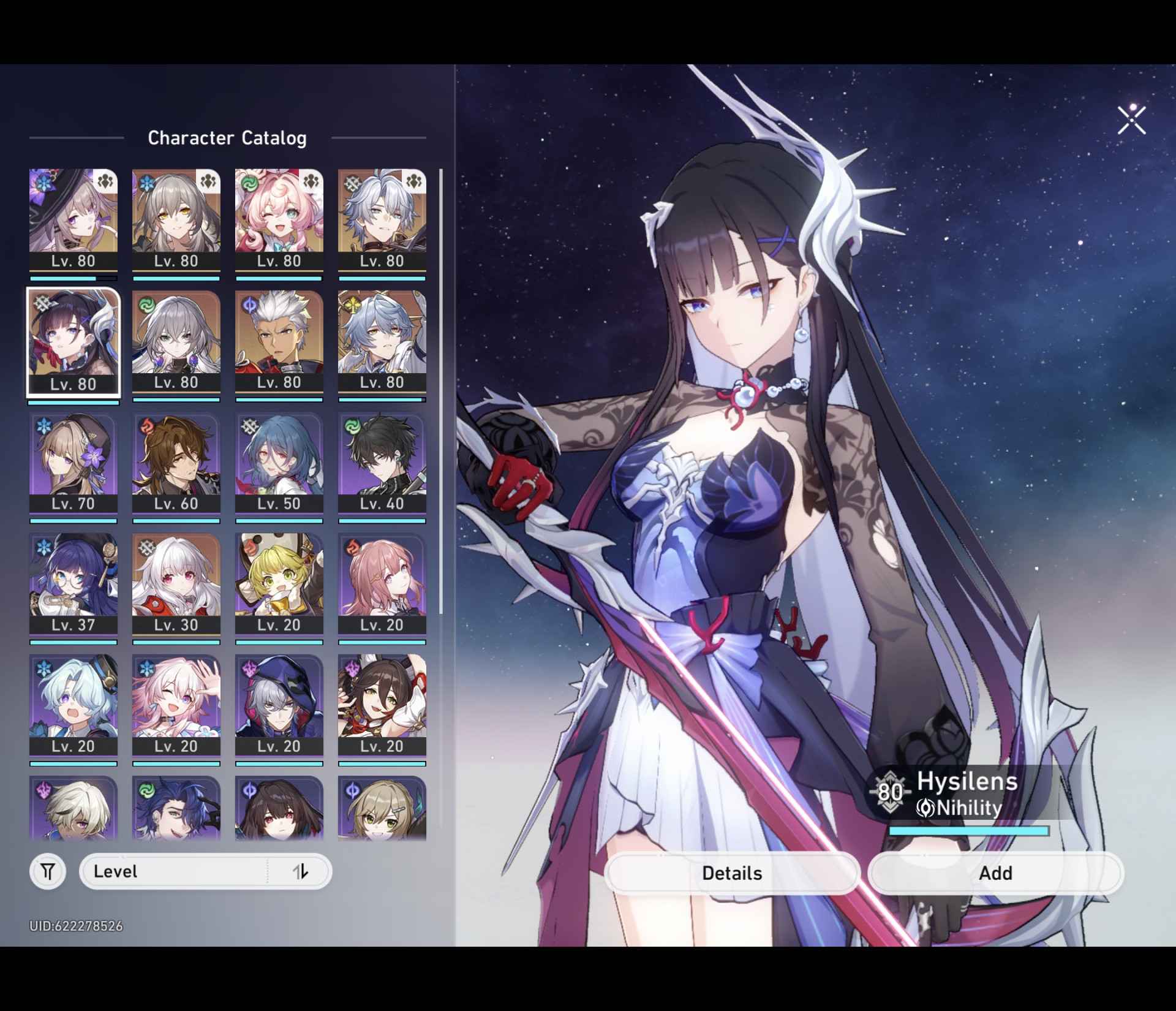Click the UID text at bottom left
Viewport: 1176px width, 1011px height.
coord(77,926)
